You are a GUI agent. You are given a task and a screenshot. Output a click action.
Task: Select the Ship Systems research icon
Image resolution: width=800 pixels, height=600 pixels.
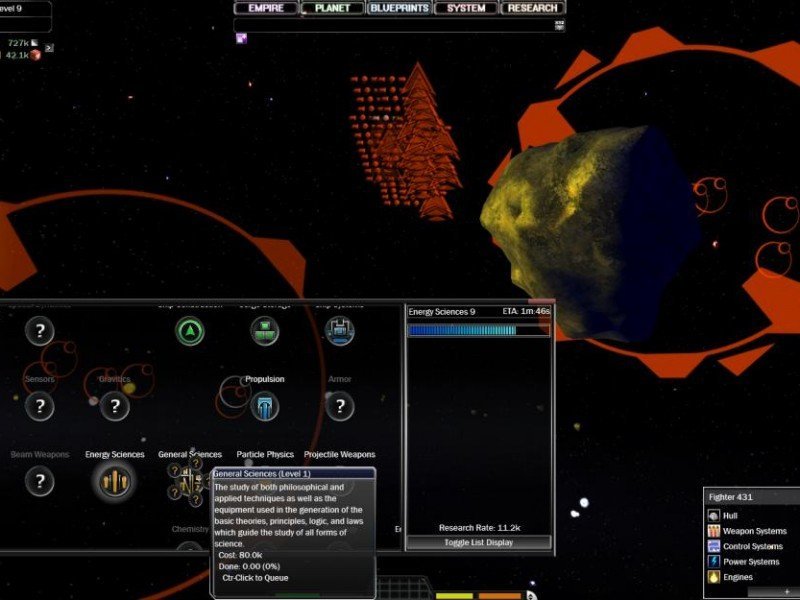tap(340, 331)
